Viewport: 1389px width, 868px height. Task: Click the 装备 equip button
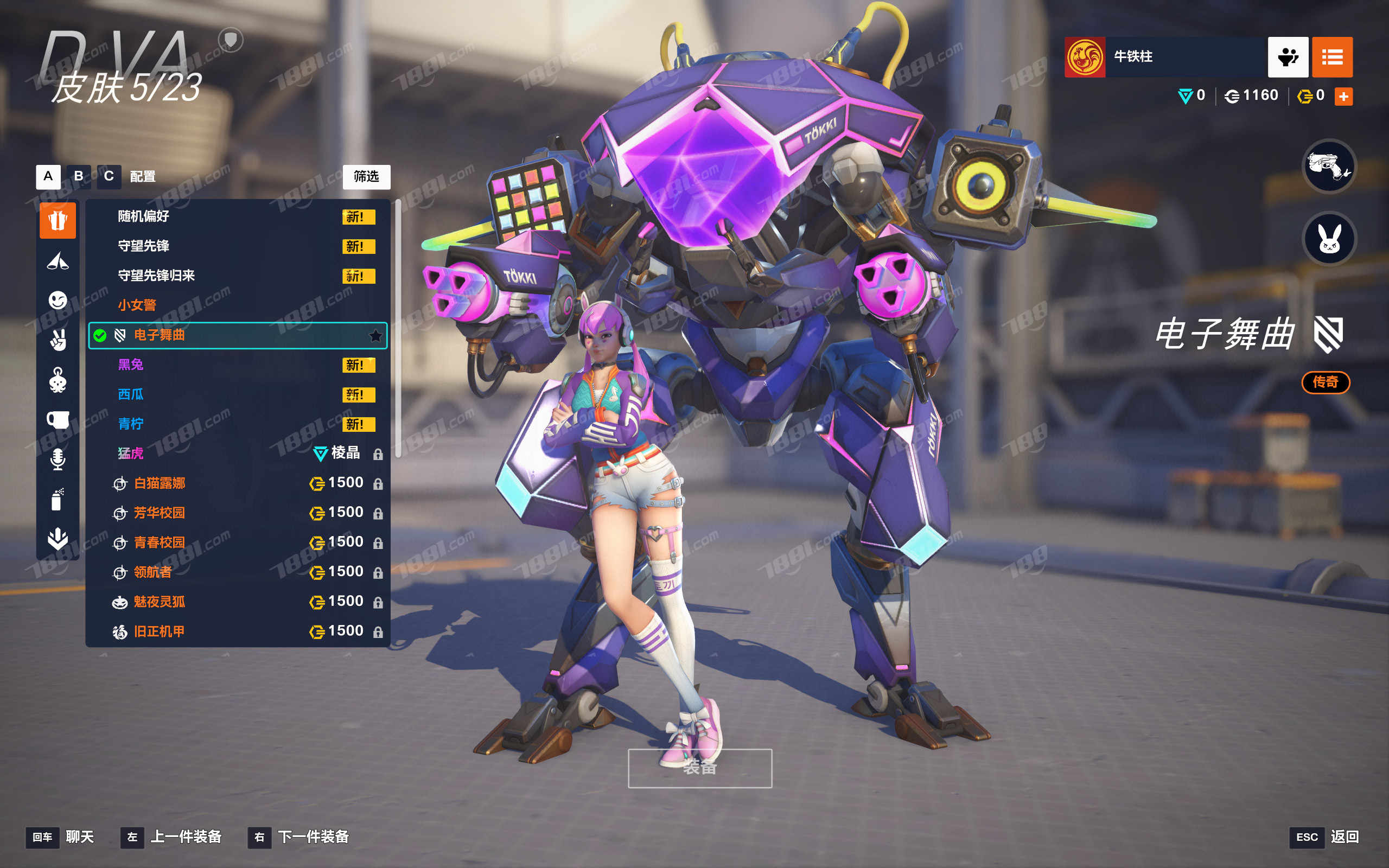click(x=700, y=768)
